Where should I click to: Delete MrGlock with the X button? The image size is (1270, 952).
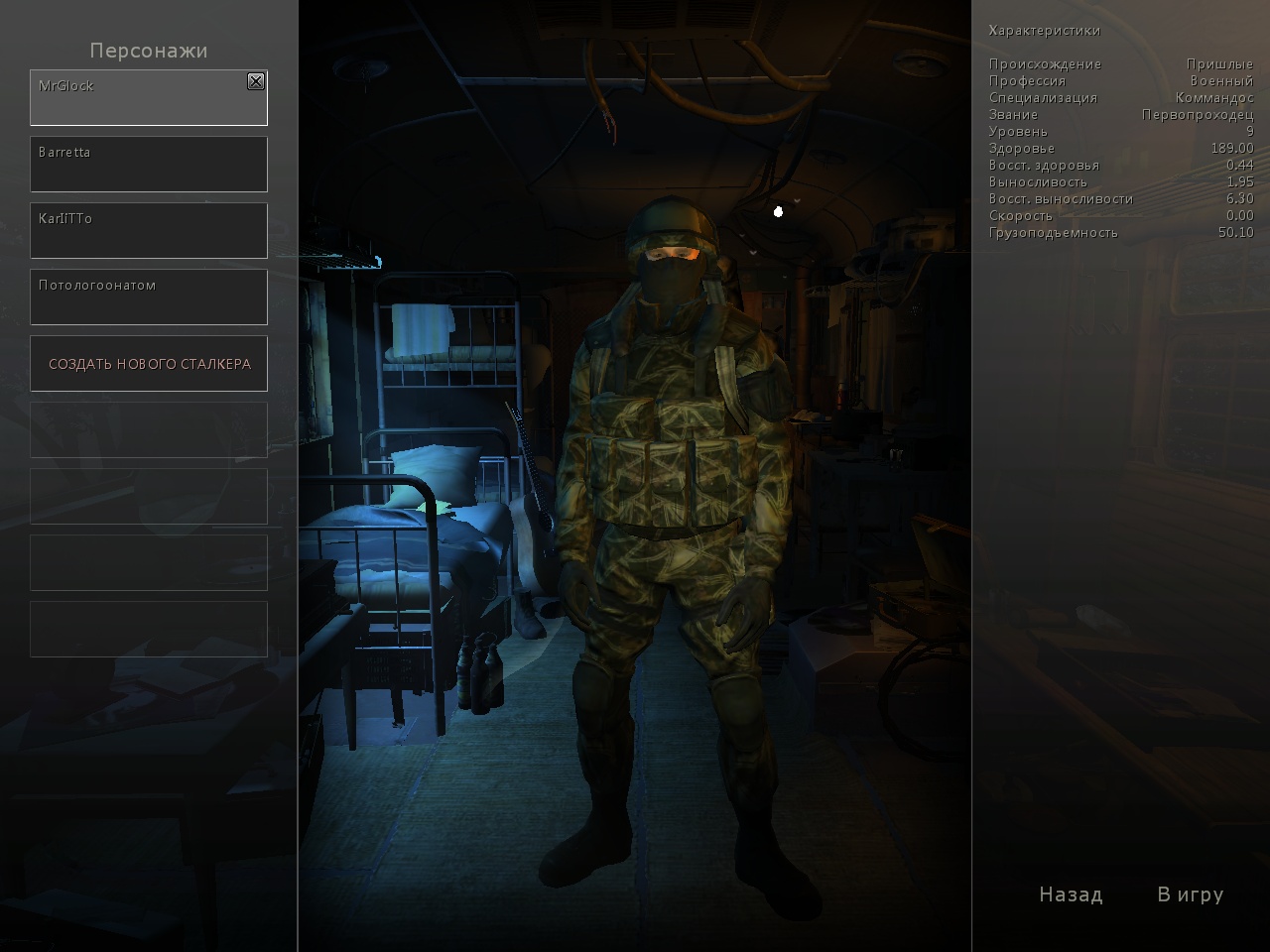pos(256,81)
